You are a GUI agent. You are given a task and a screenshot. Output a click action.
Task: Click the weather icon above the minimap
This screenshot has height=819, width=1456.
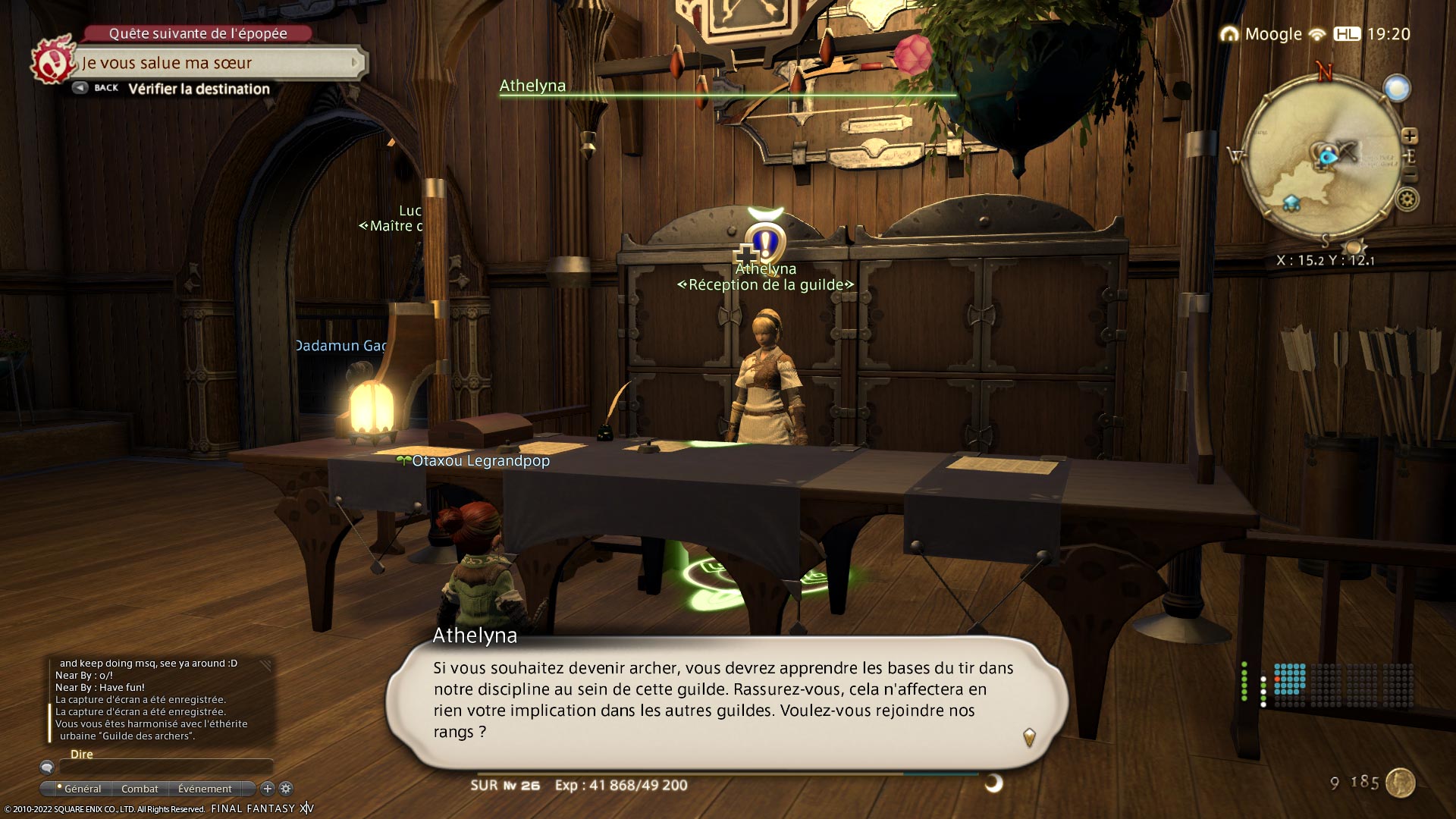(1397, 88)
